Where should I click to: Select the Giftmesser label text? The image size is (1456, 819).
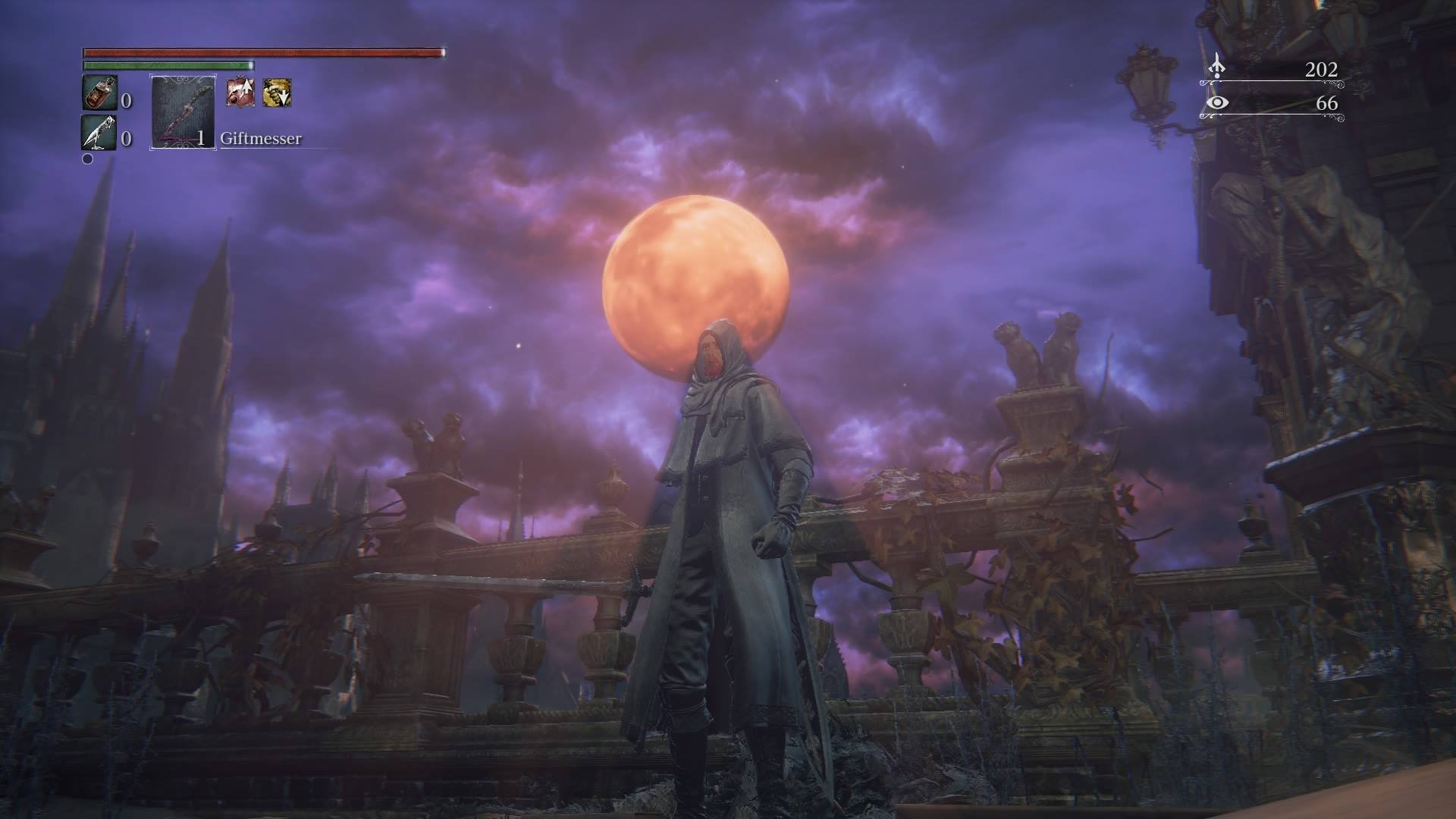coord(260,139)
